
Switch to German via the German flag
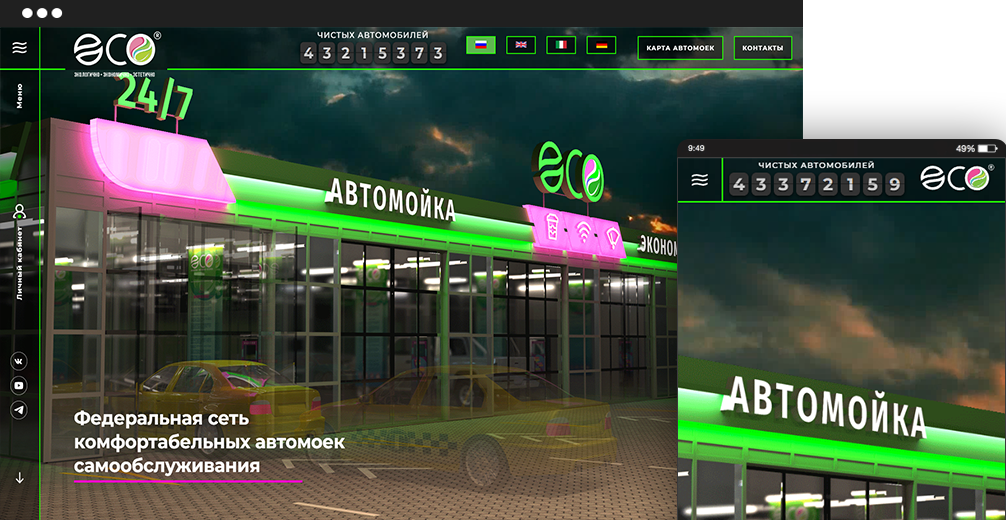pos(601,45)
